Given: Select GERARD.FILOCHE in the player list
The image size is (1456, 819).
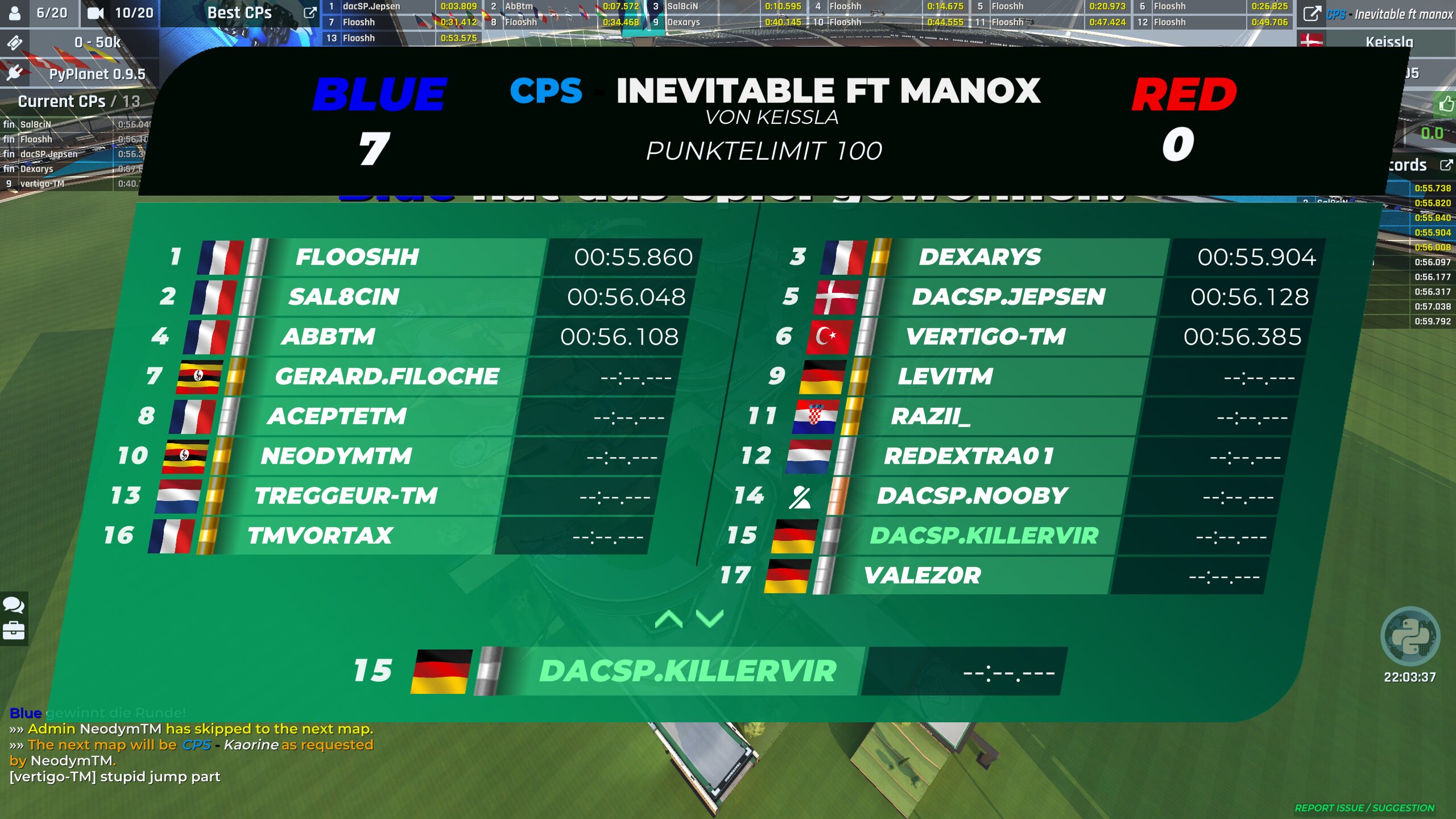Looking at the screenshot, I should coord(387,377).
